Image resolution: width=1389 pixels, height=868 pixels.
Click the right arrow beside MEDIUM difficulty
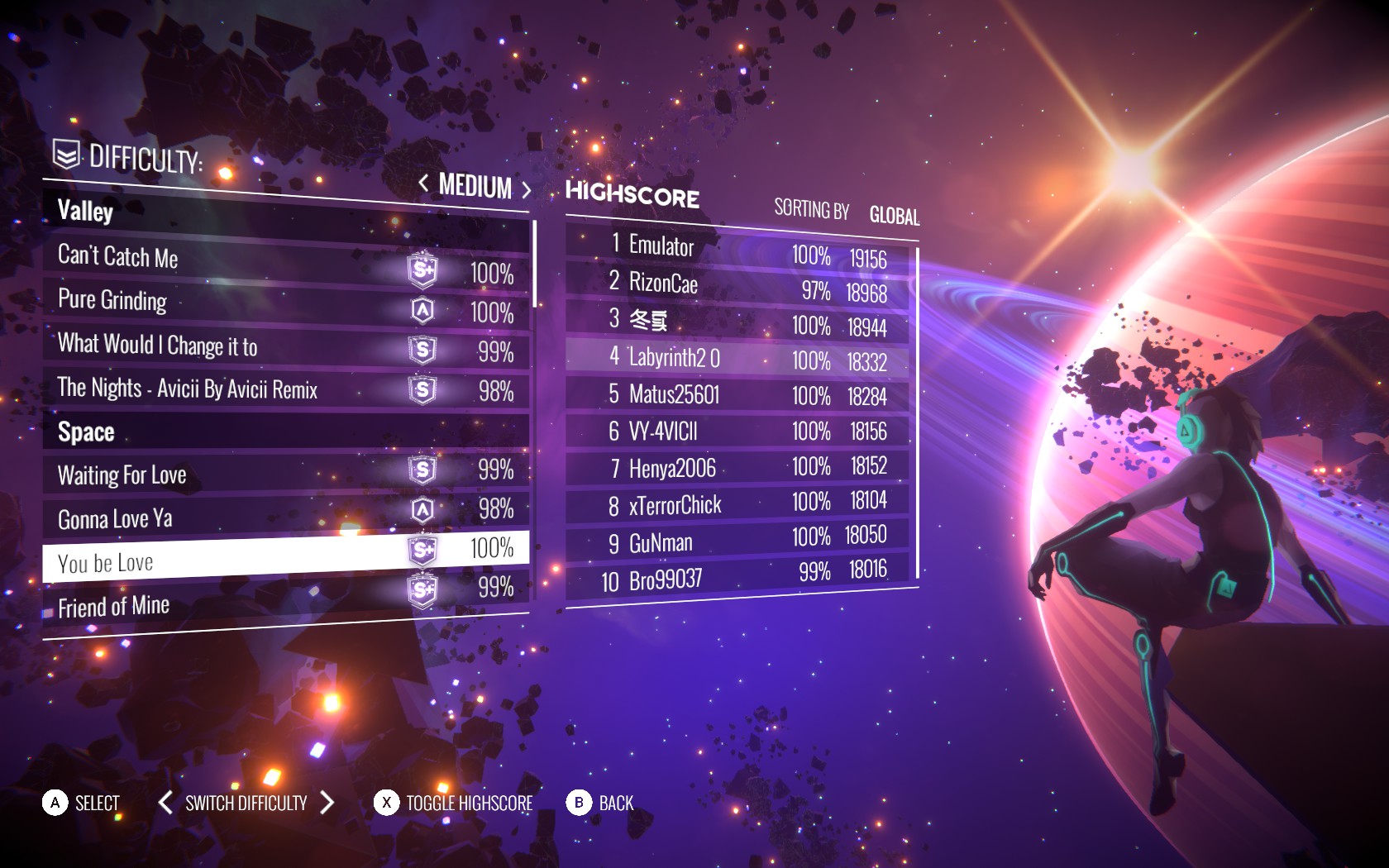coord(526,190)
